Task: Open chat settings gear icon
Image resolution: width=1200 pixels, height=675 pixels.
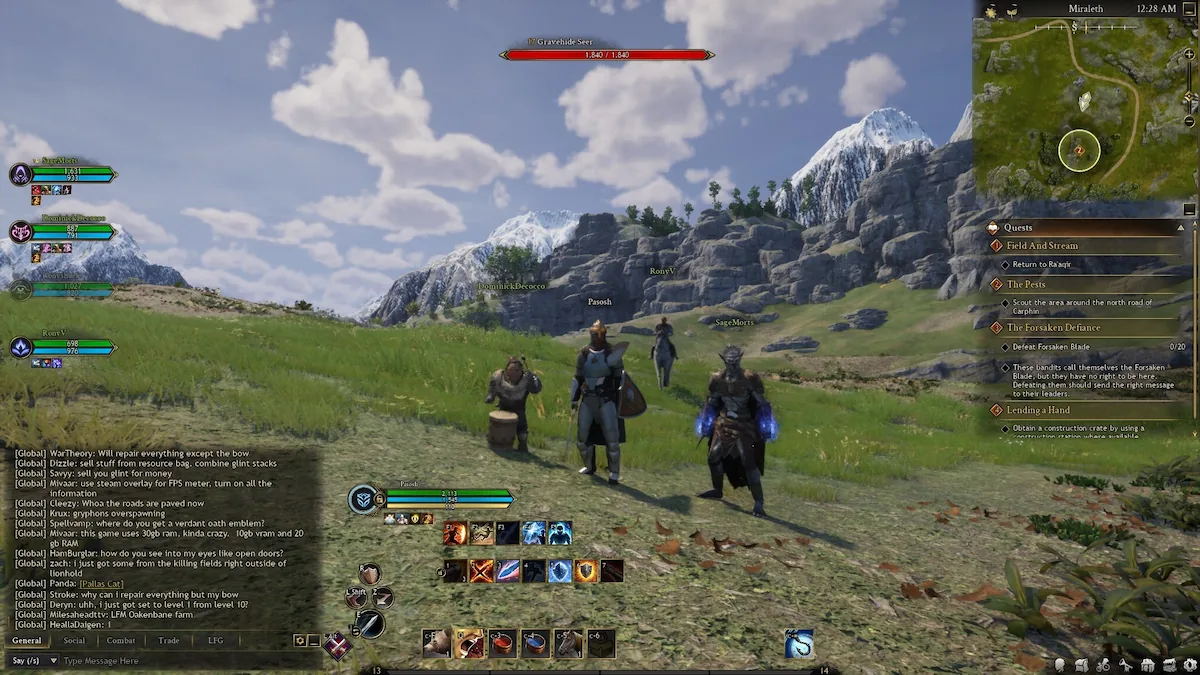Action: click(x=299, y=640)
